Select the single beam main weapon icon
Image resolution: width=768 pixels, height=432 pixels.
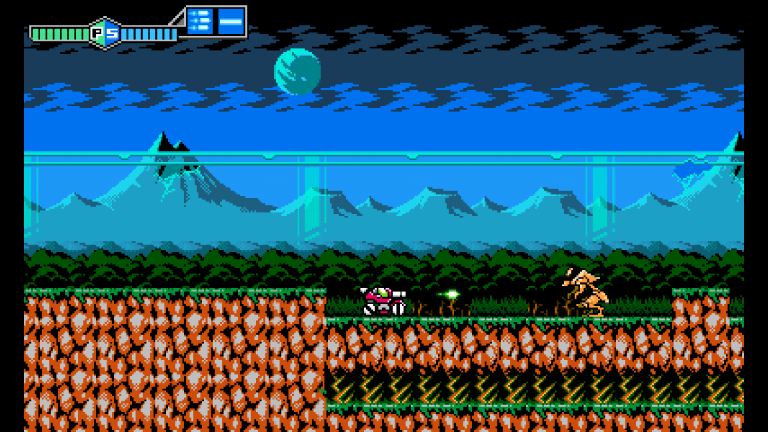231,20
